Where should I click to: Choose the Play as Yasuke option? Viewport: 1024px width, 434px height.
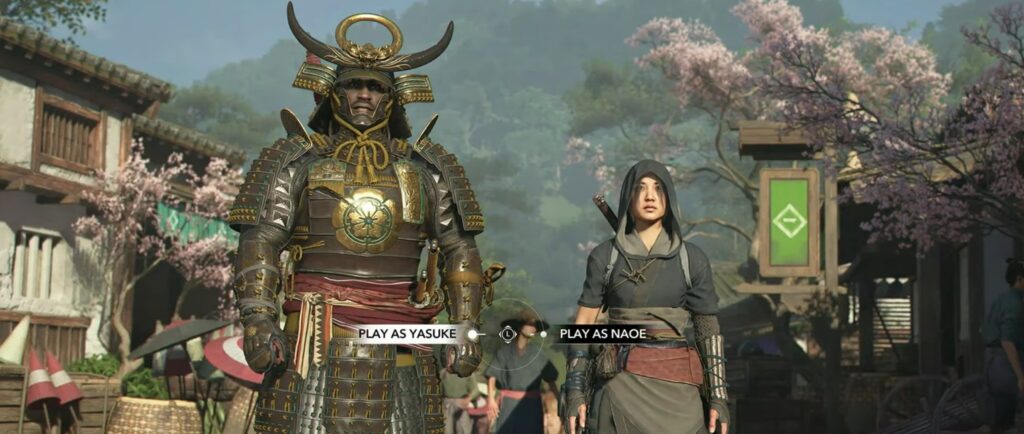[x=409, y=334]
